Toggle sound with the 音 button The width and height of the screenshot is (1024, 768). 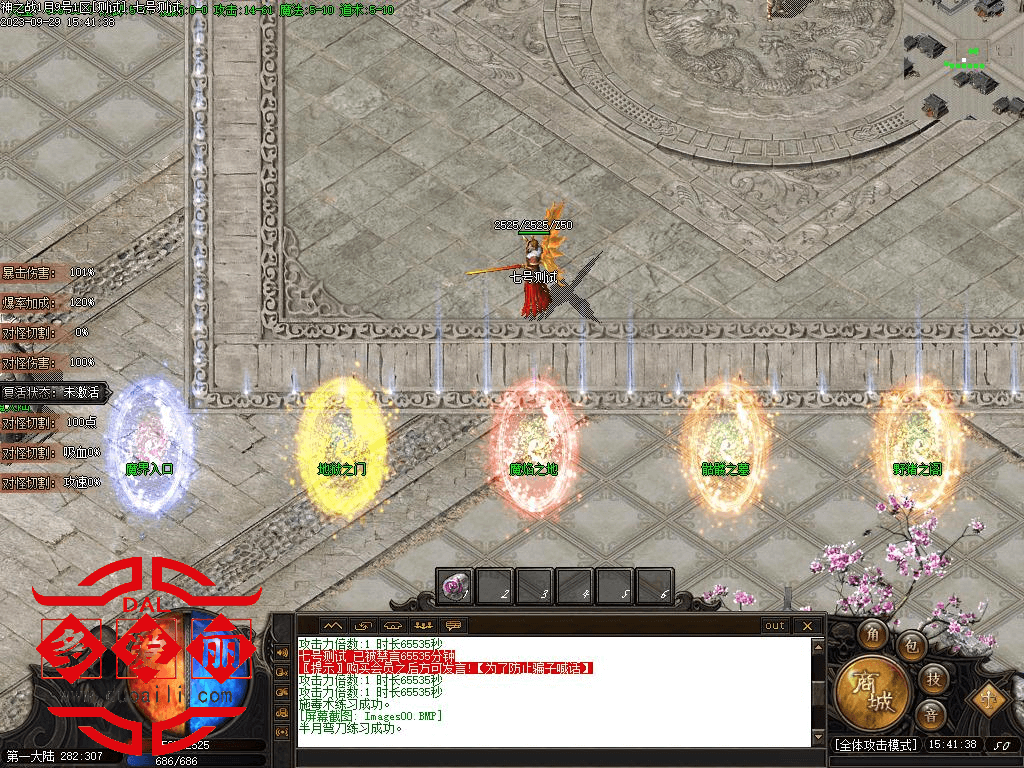[x=930, y=714]
